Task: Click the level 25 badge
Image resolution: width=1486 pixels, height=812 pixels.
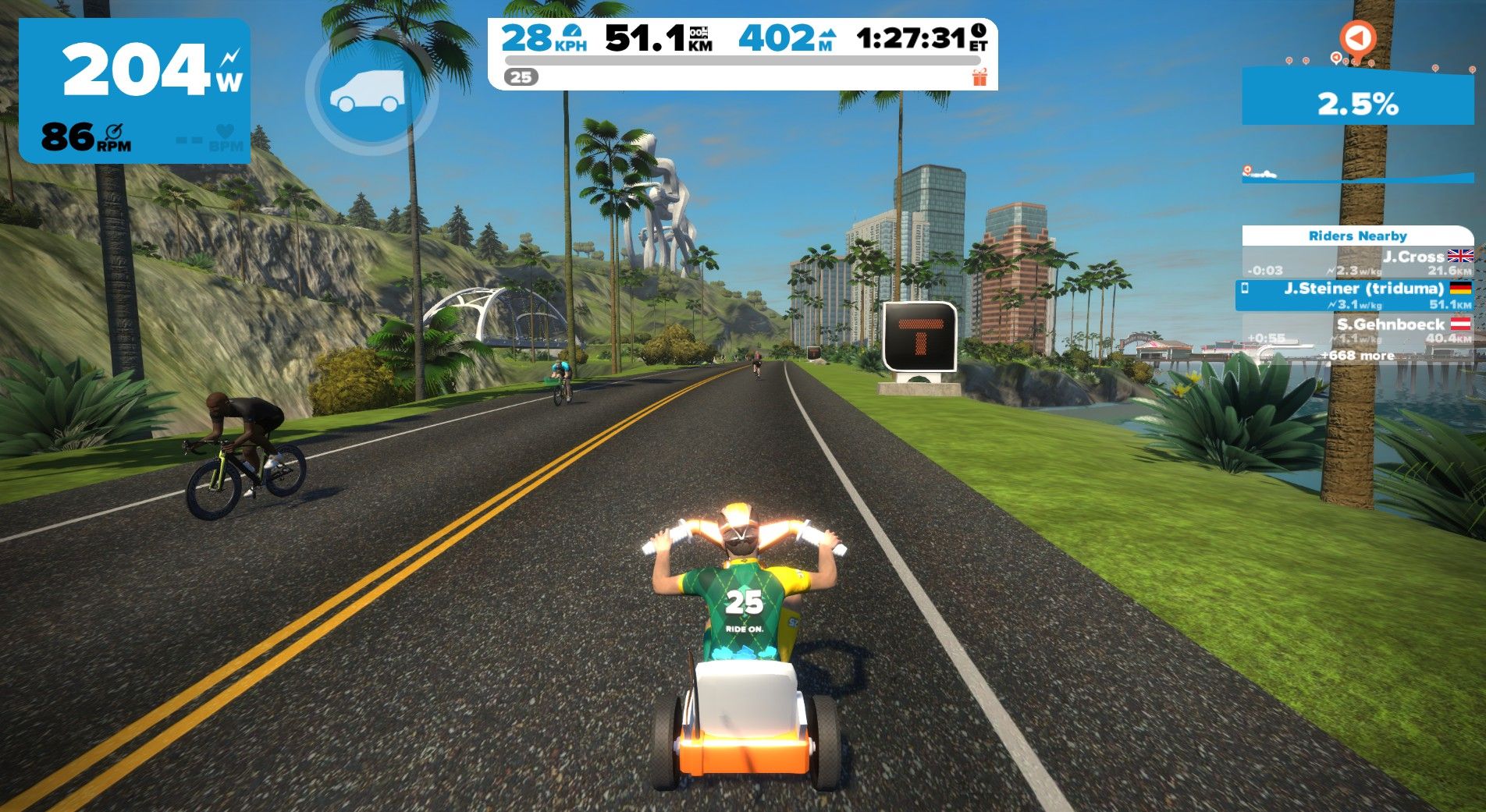Action: point(521,76)
